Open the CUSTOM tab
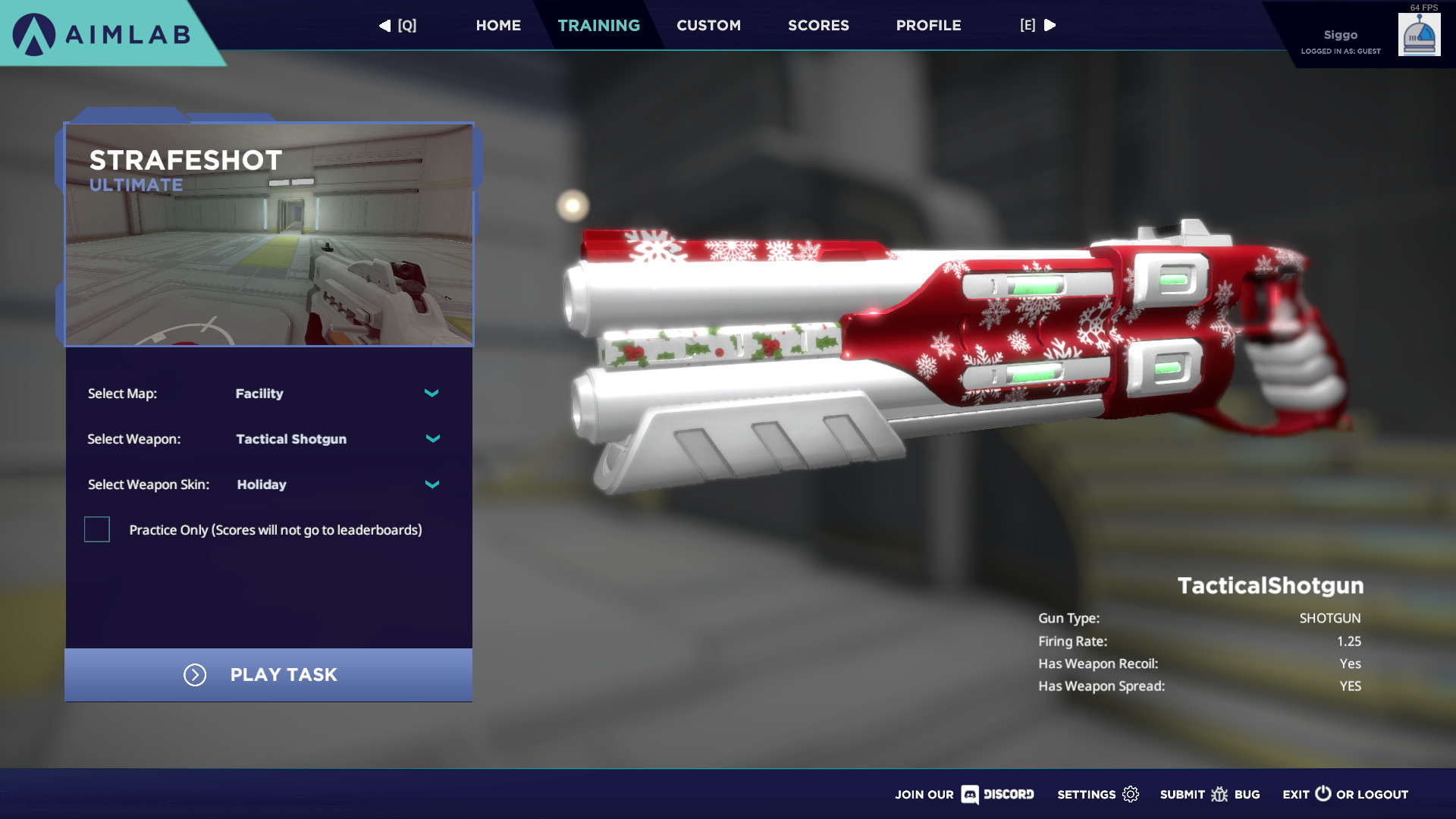Viewport: 1456px width, 819px height. click(x=708, y=25)
